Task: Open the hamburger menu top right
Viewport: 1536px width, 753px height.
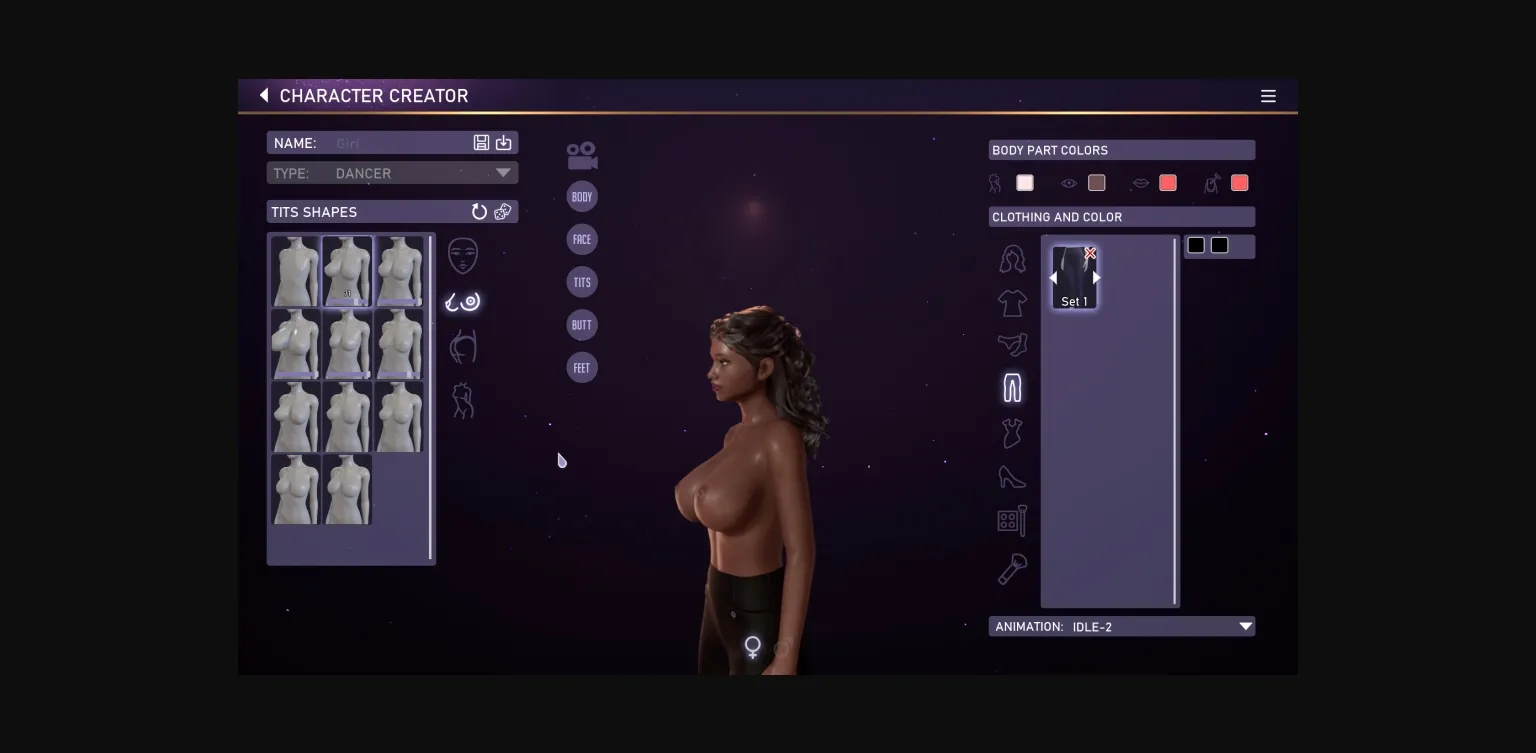Action: [1268, 96]
